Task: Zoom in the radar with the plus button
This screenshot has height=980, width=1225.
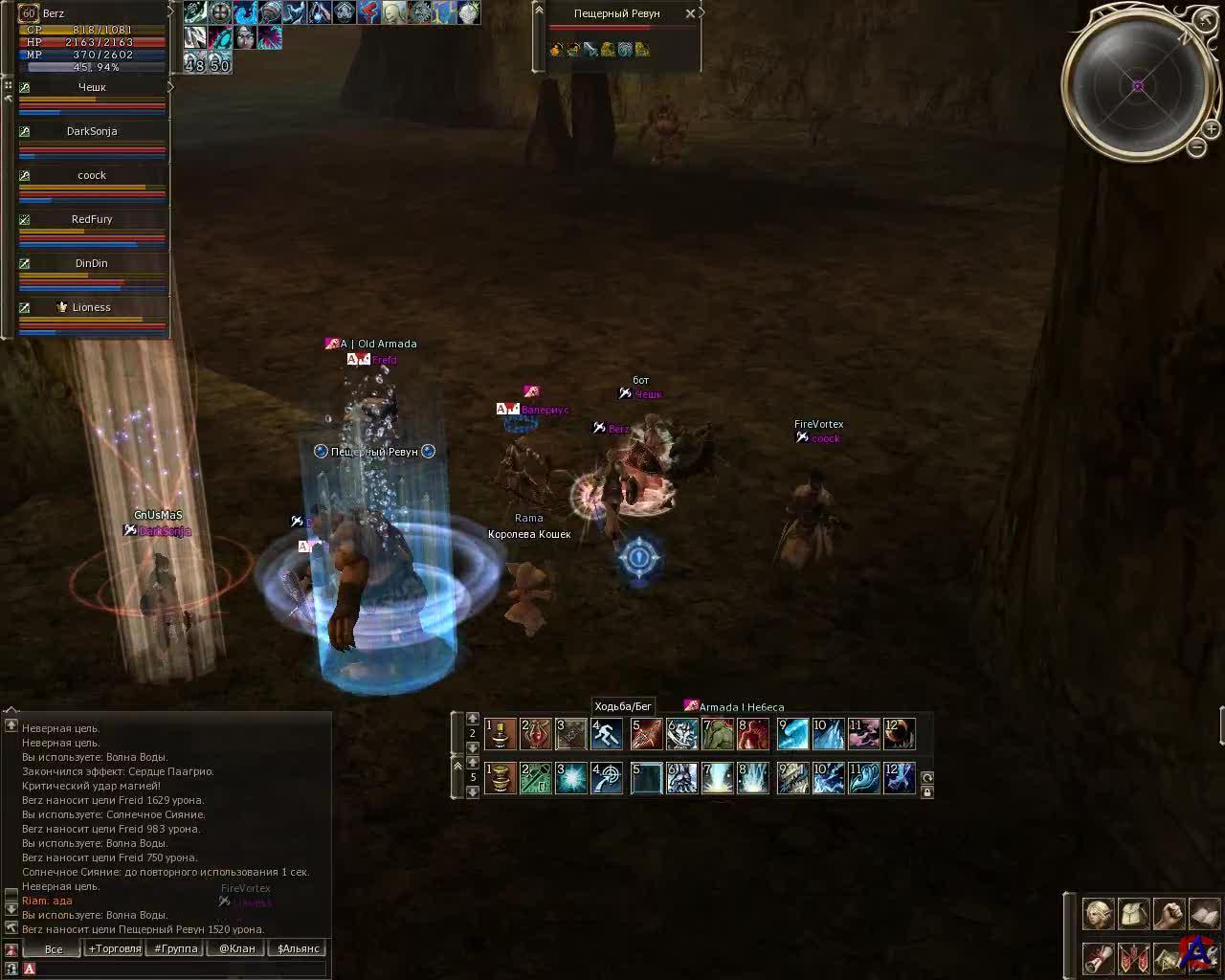Action: click(x=1211, y=129)
